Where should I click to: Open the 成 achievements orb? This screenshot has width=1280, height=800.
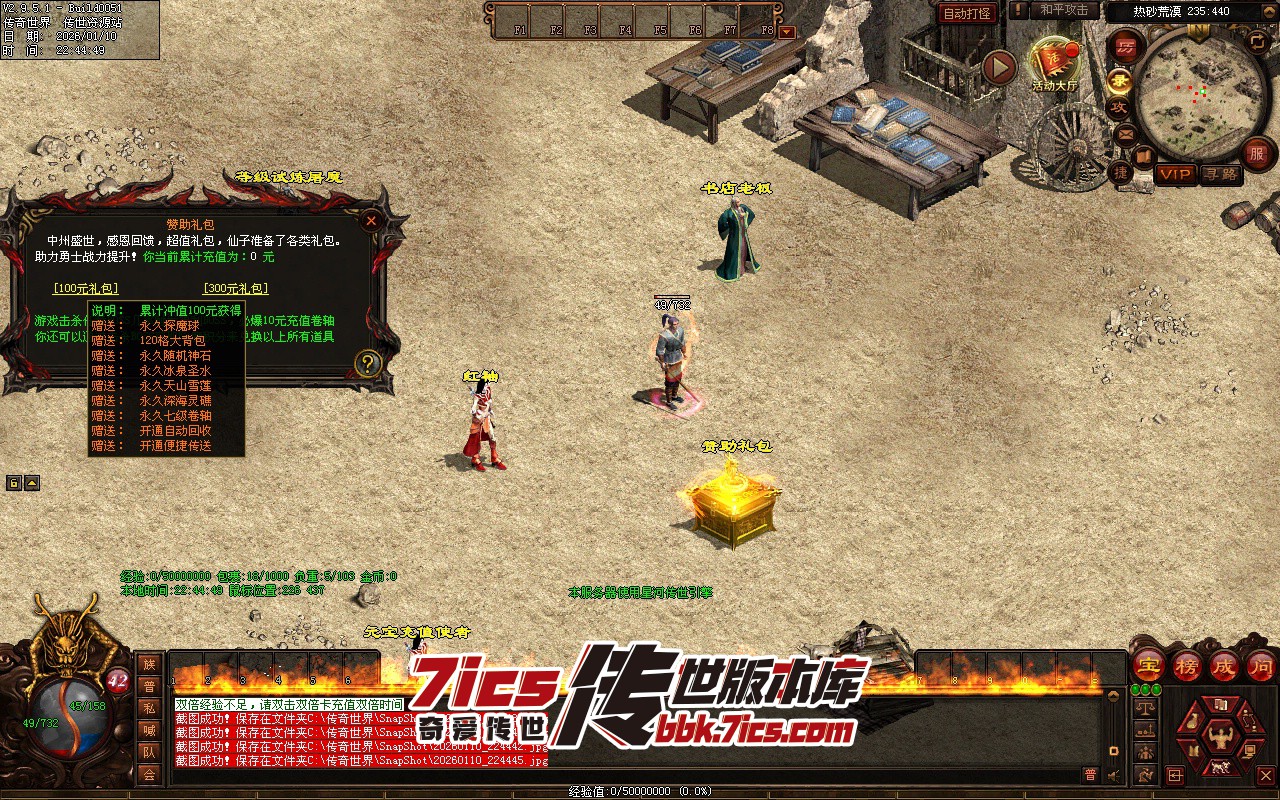pos(1223,665)
